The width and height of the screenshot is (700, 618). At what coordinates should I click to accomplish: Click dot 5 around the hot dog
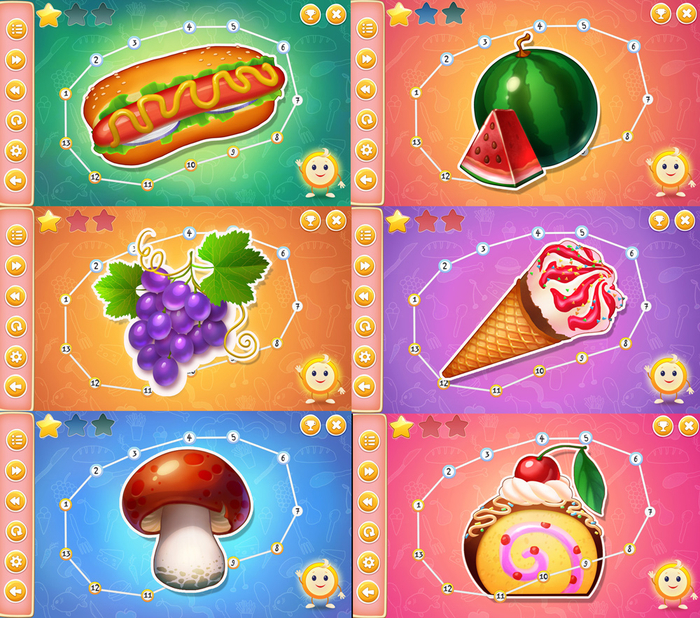coord(232,26)
